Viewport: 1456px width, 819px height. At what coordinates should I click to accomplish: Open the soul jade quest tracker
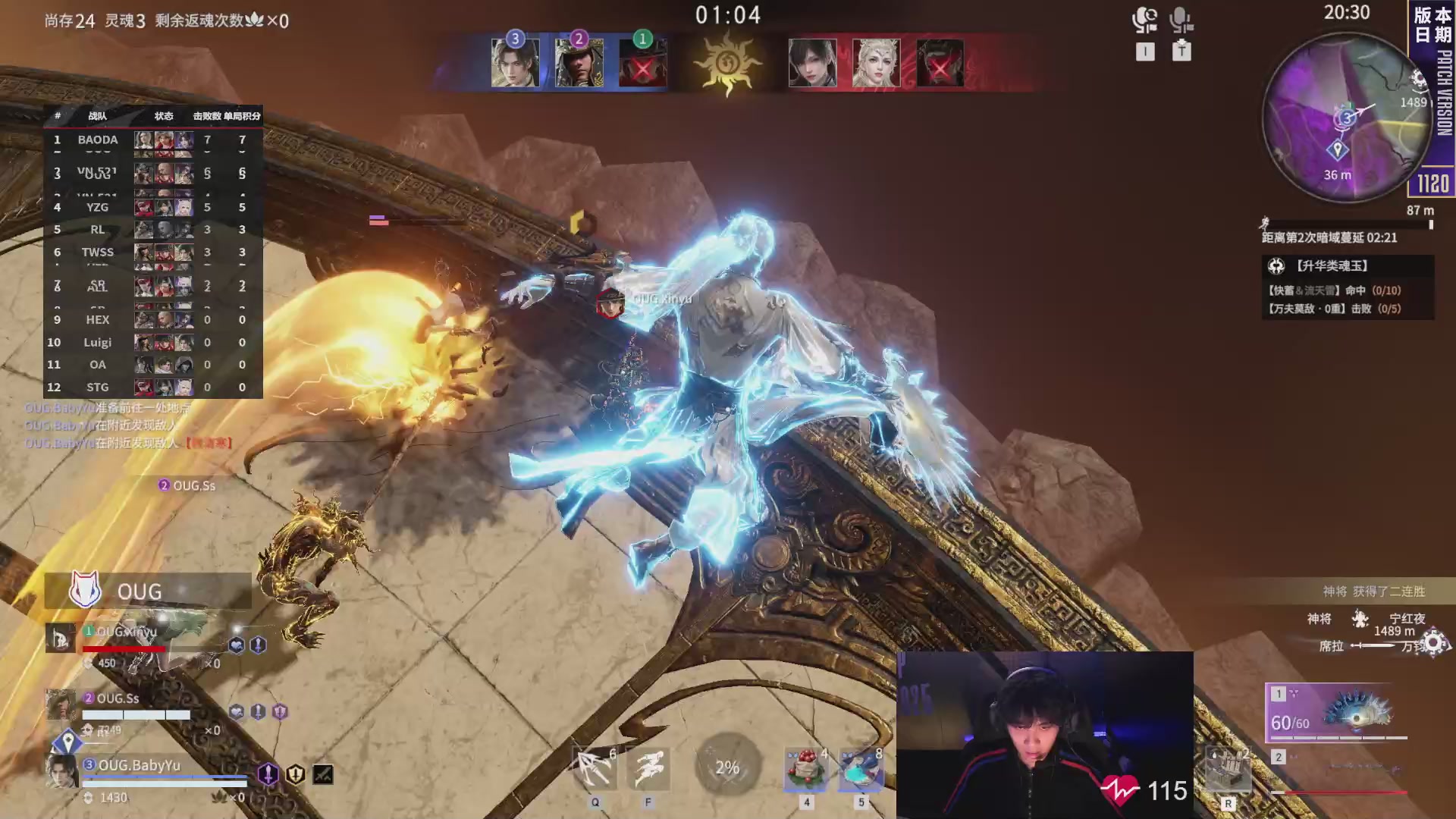point(1348,287)
